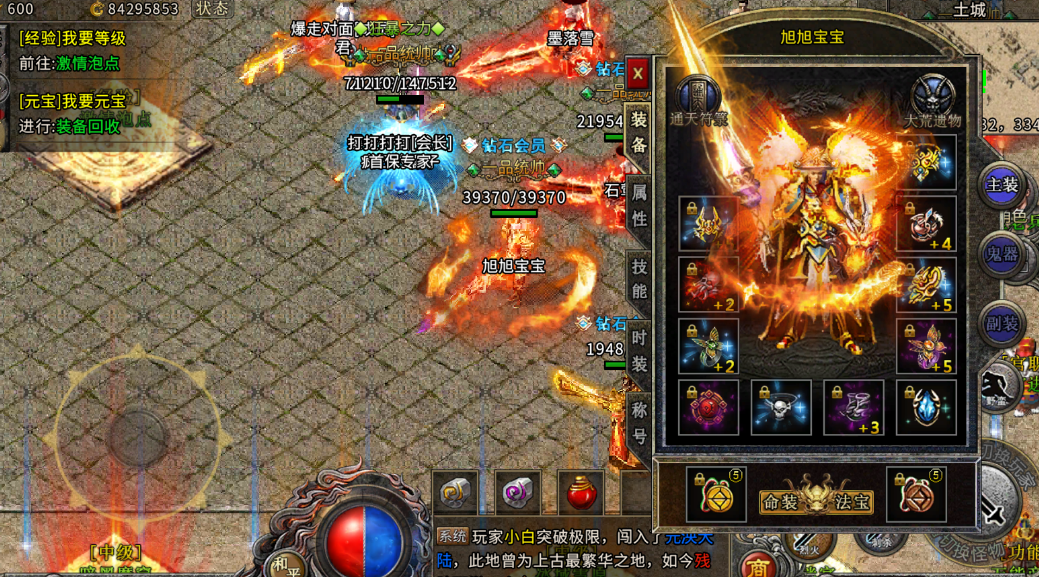Viewport: 1039px width, 577px height.
Task: Switch to the 属性 attributes tab
Action: tap(638, 205)
